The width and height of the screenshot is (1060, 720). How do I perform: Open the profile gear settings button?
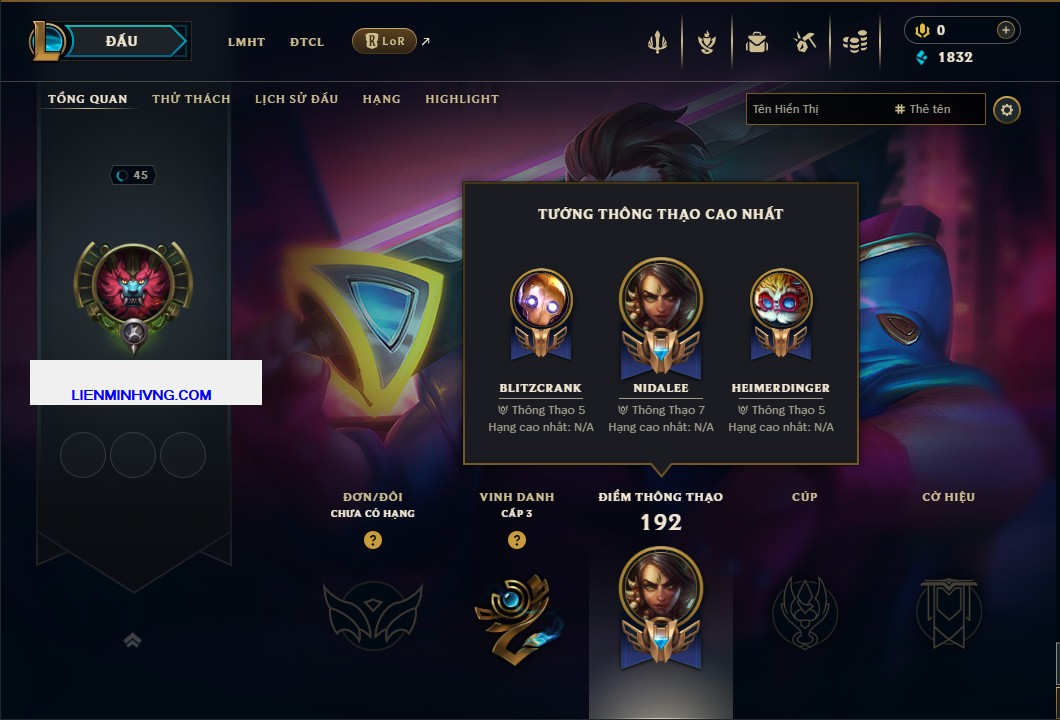click(x=1007, y=109)
